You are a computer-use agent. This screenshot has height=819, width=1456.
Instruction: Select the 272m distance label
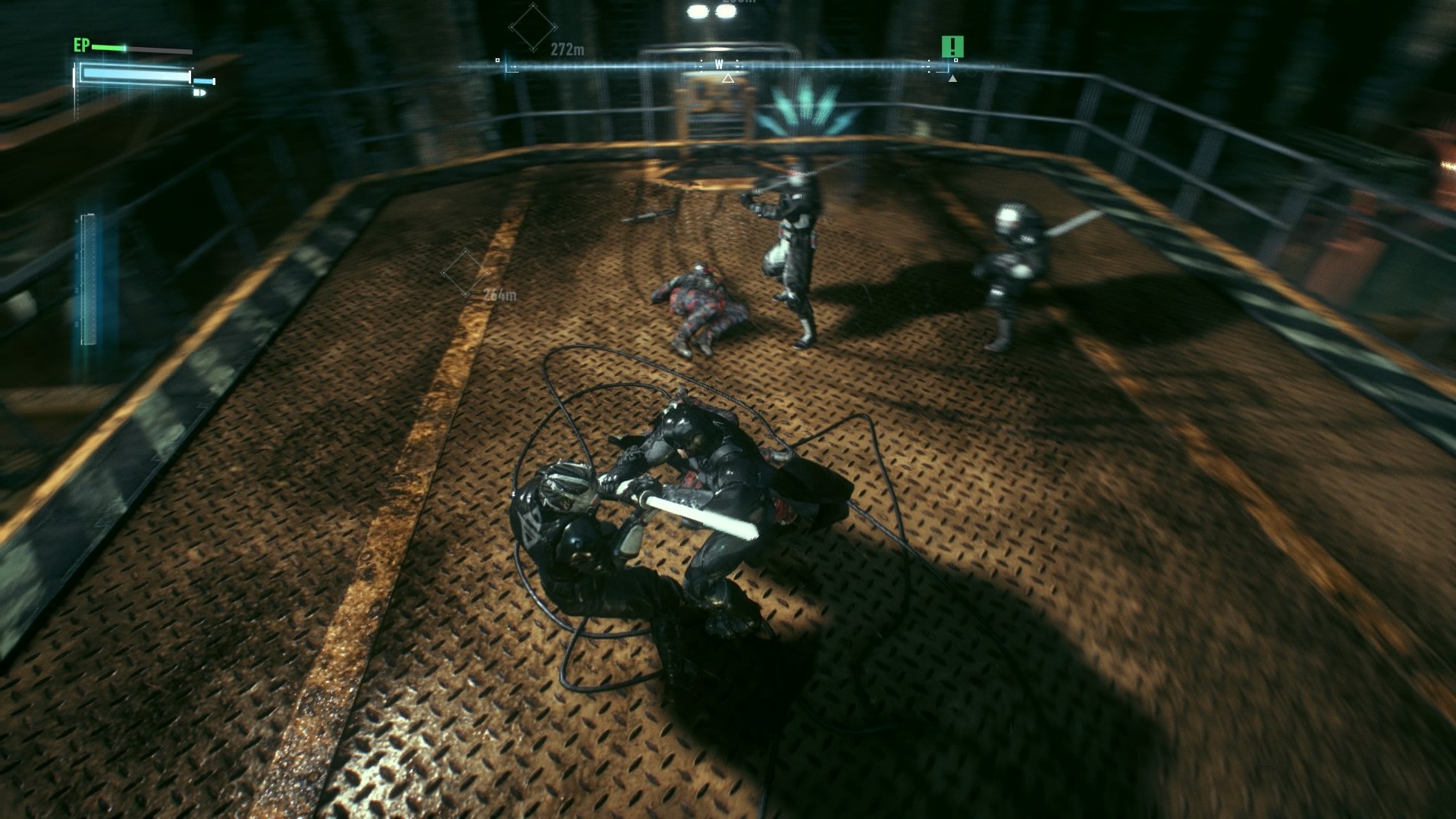[x=568, y=49]
